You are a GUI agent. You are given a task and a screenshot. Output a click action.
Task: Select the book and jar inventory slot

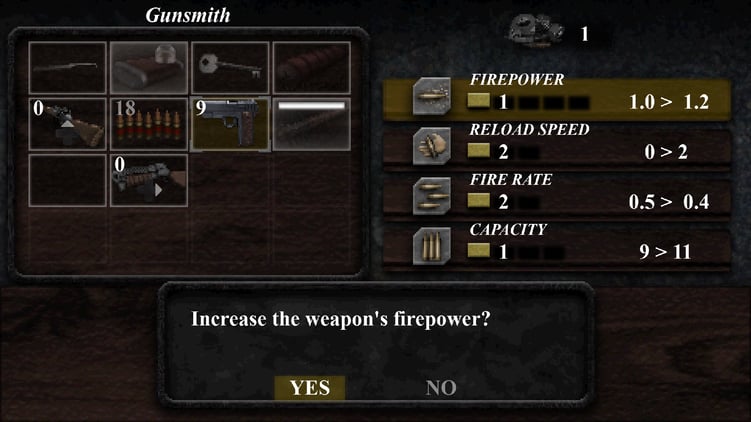(x=148, y=67)
